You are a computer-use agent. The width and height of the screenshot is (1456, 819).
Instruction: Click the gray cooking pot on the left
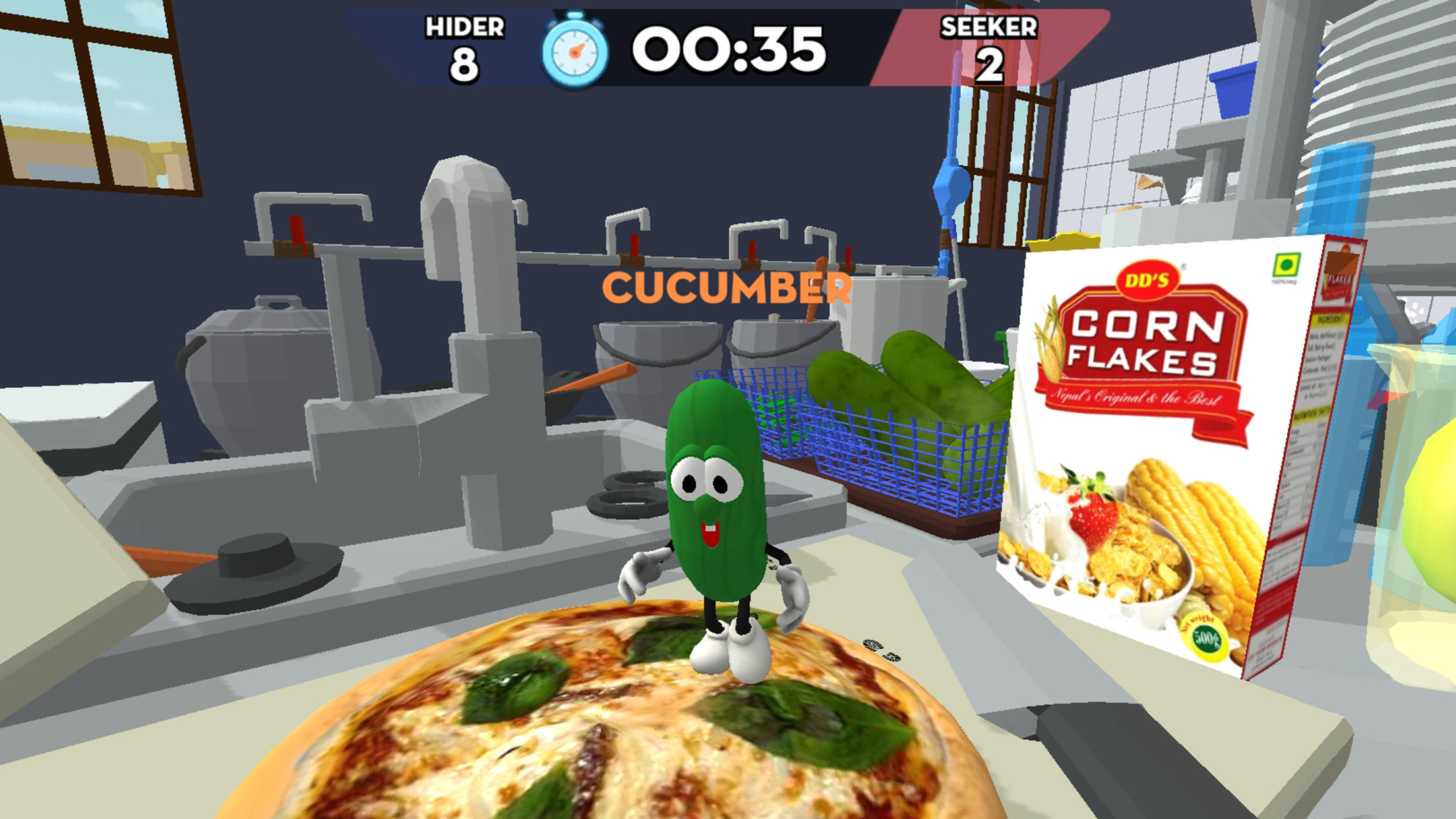(x=257, y=369)
